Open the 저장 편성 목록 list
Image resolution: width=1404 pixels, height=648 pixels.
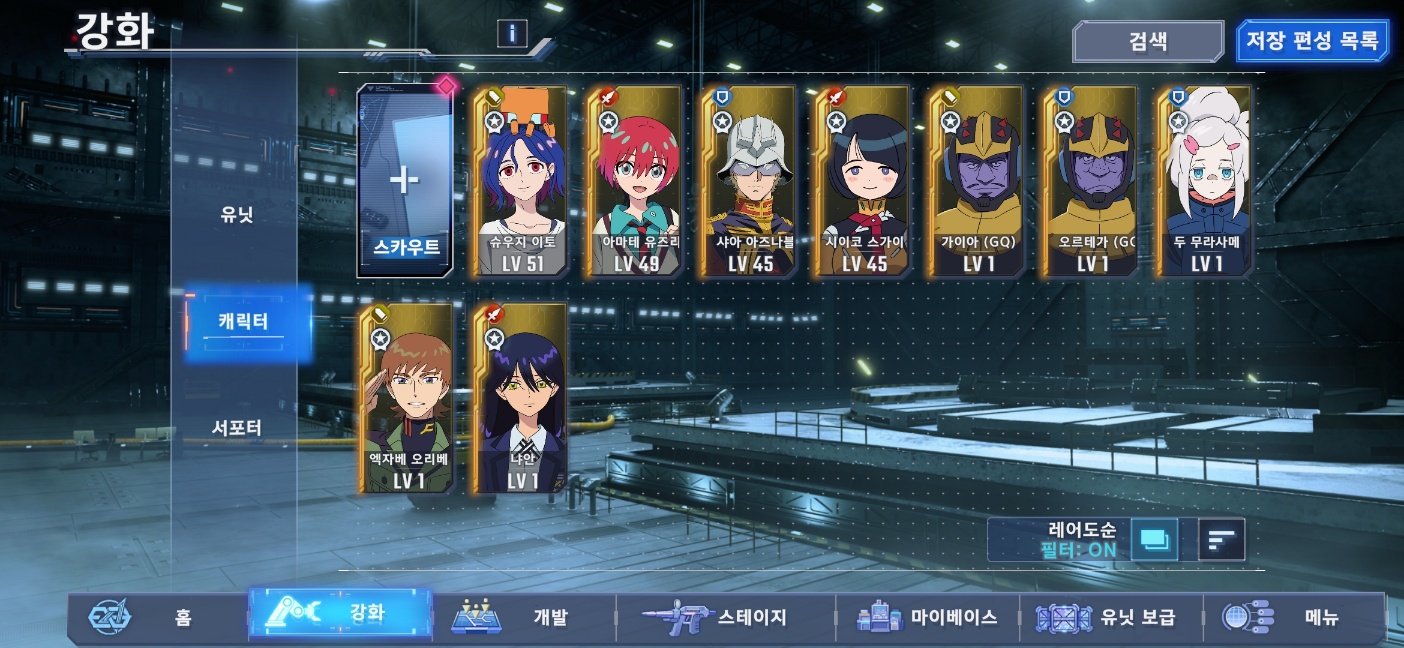point(1311,42)
